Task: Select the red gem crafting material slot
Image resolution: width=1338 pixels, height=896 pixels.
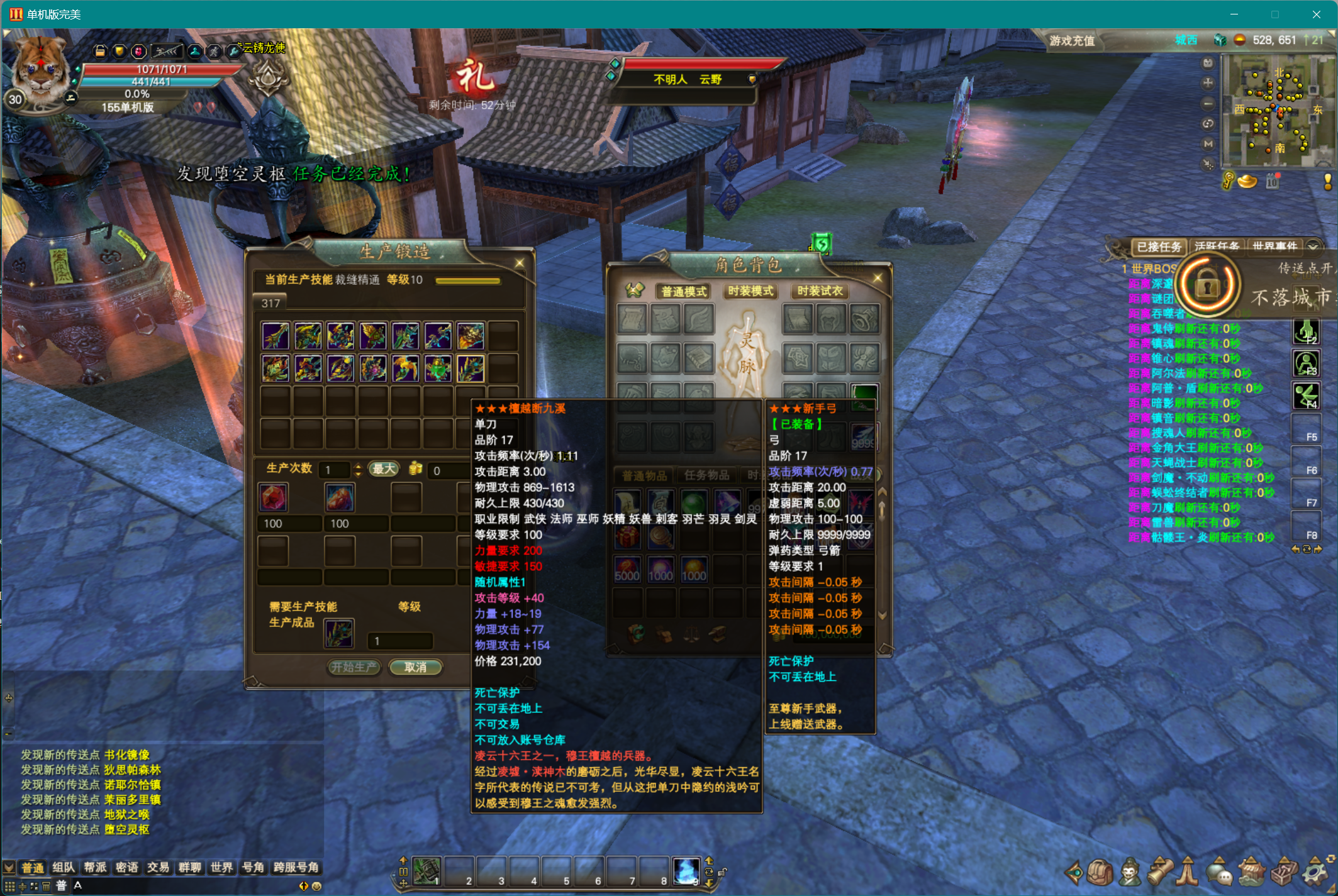Action: click(x=273, y=497)
